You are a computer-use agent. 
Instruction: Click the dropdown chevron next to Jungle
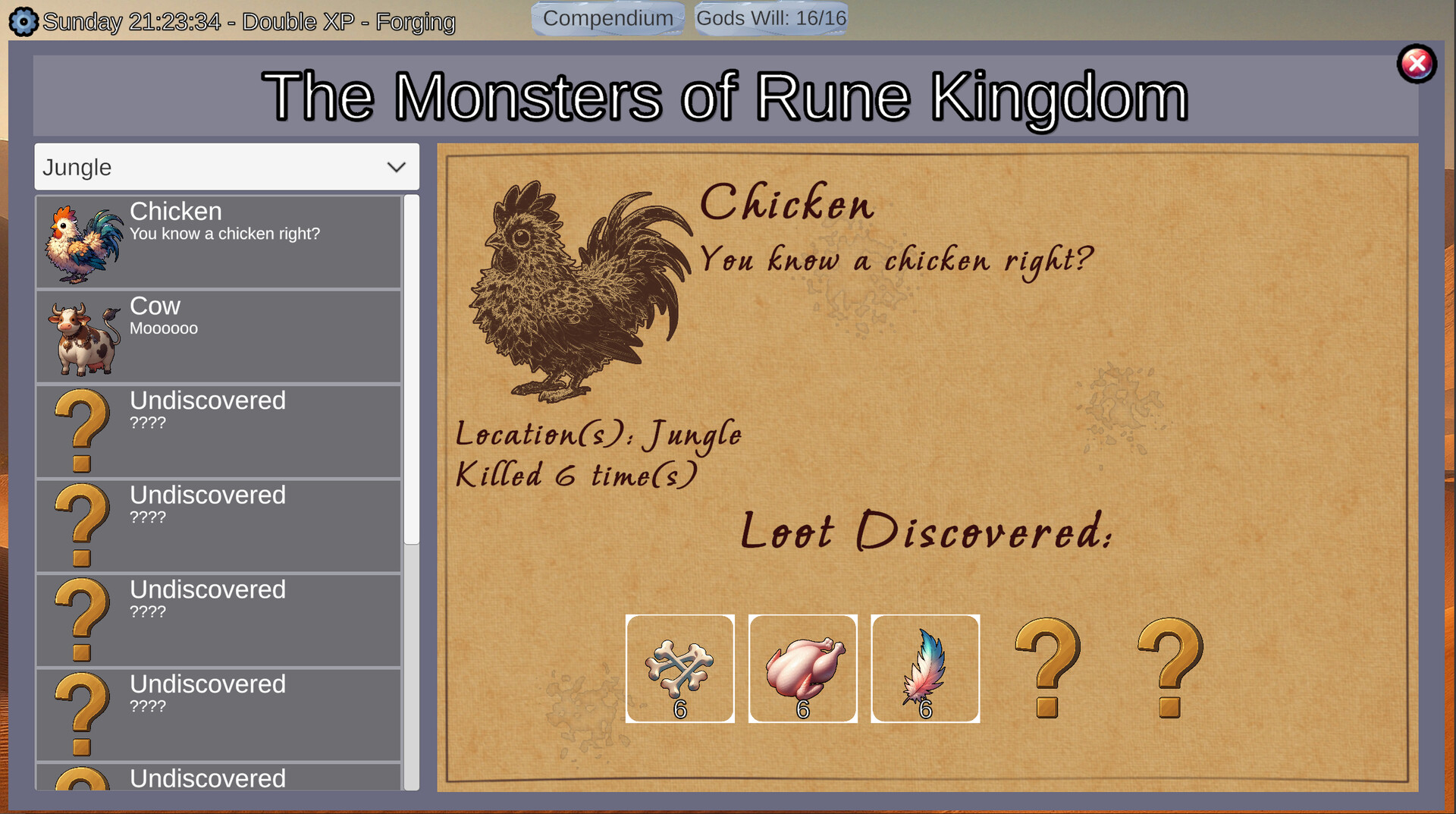coord(397,166)
